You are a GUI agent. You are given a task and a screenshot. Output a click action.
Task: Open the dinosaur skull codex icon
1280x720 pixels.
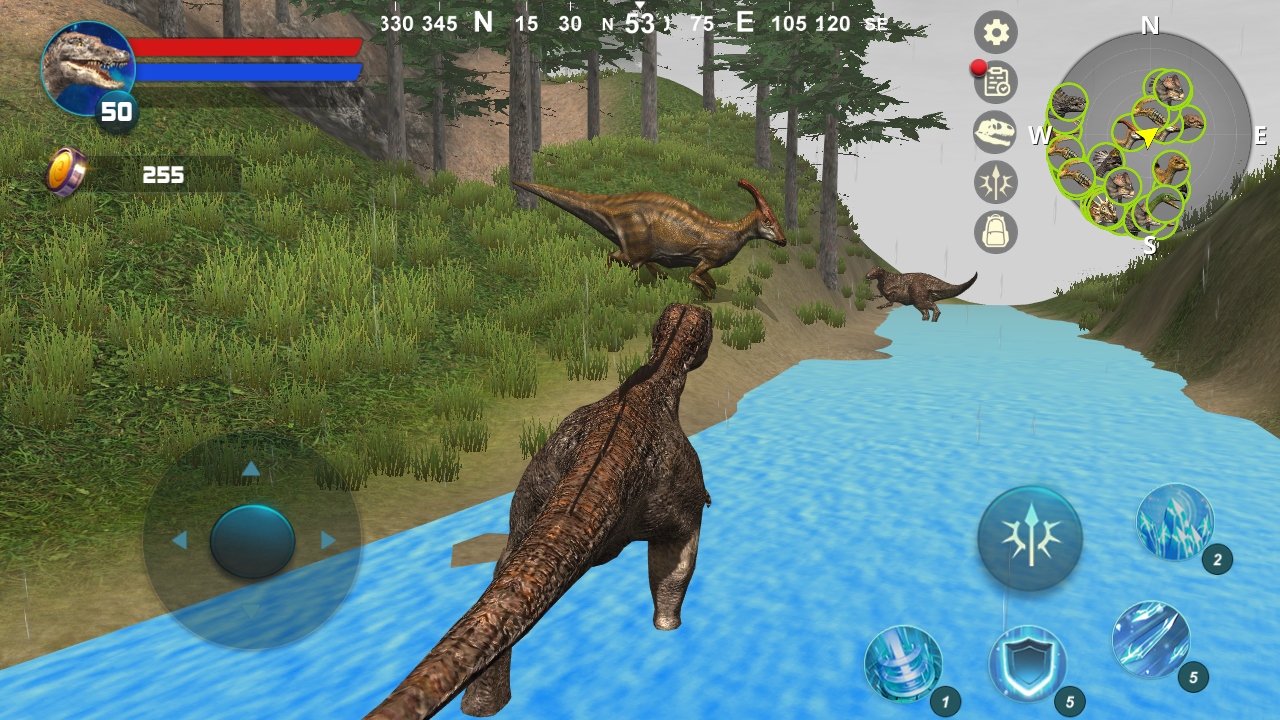click(x=995, y=132)
